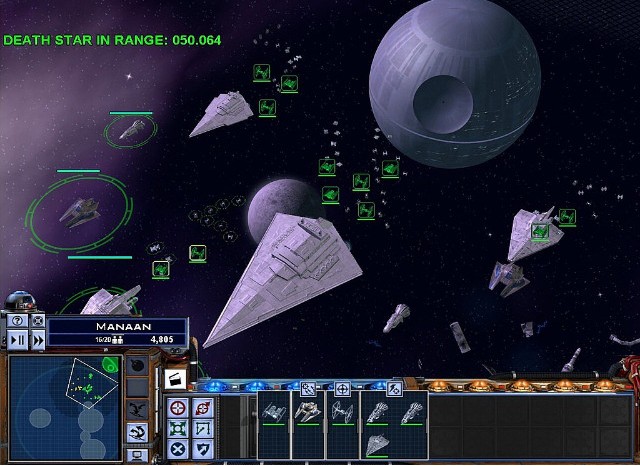Select the Star Destroyer unit card

pyautogui.click(x=379, y=441)
